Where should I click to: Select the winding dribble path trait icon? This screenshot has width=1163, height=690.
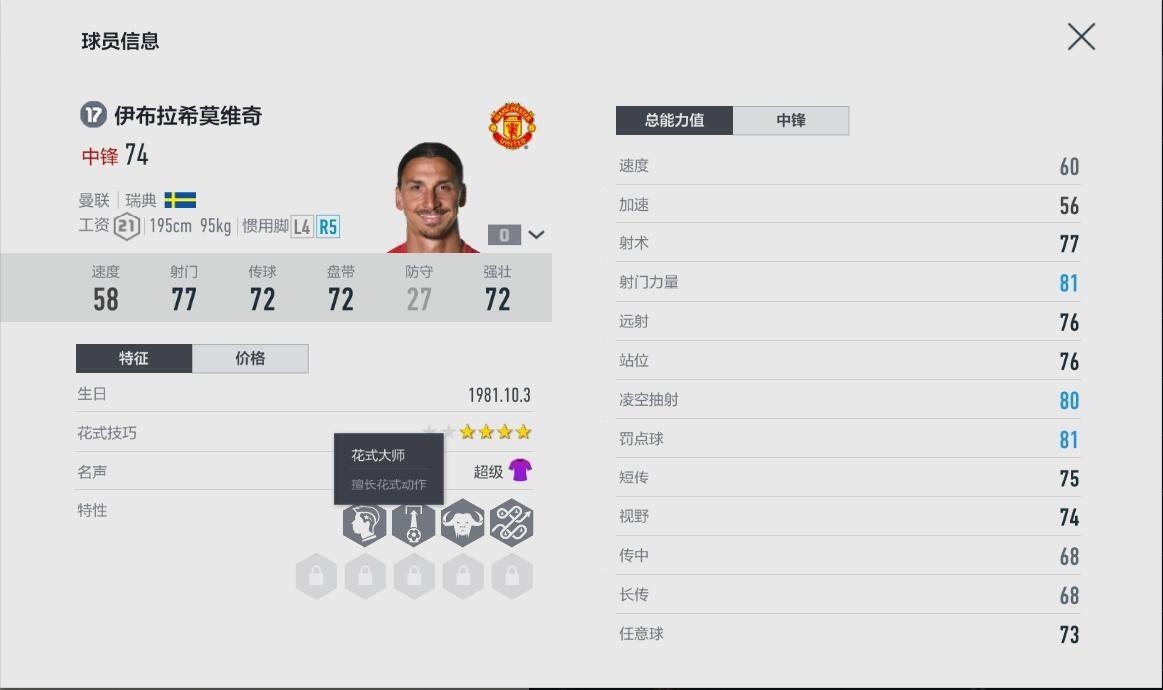coord(511,523)
